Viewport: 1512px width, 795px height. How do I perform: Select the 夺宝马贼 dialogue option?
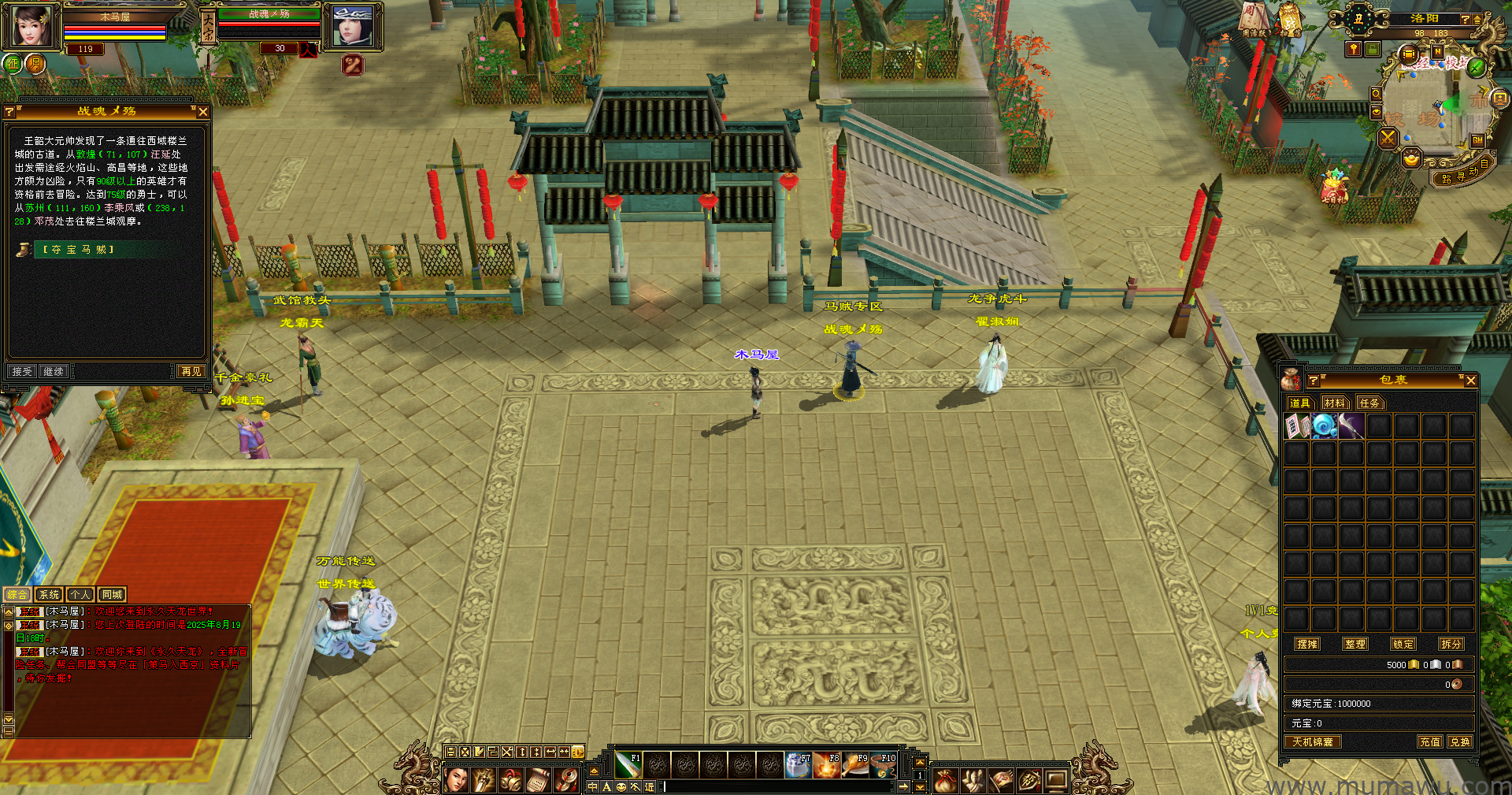point(79,250)
